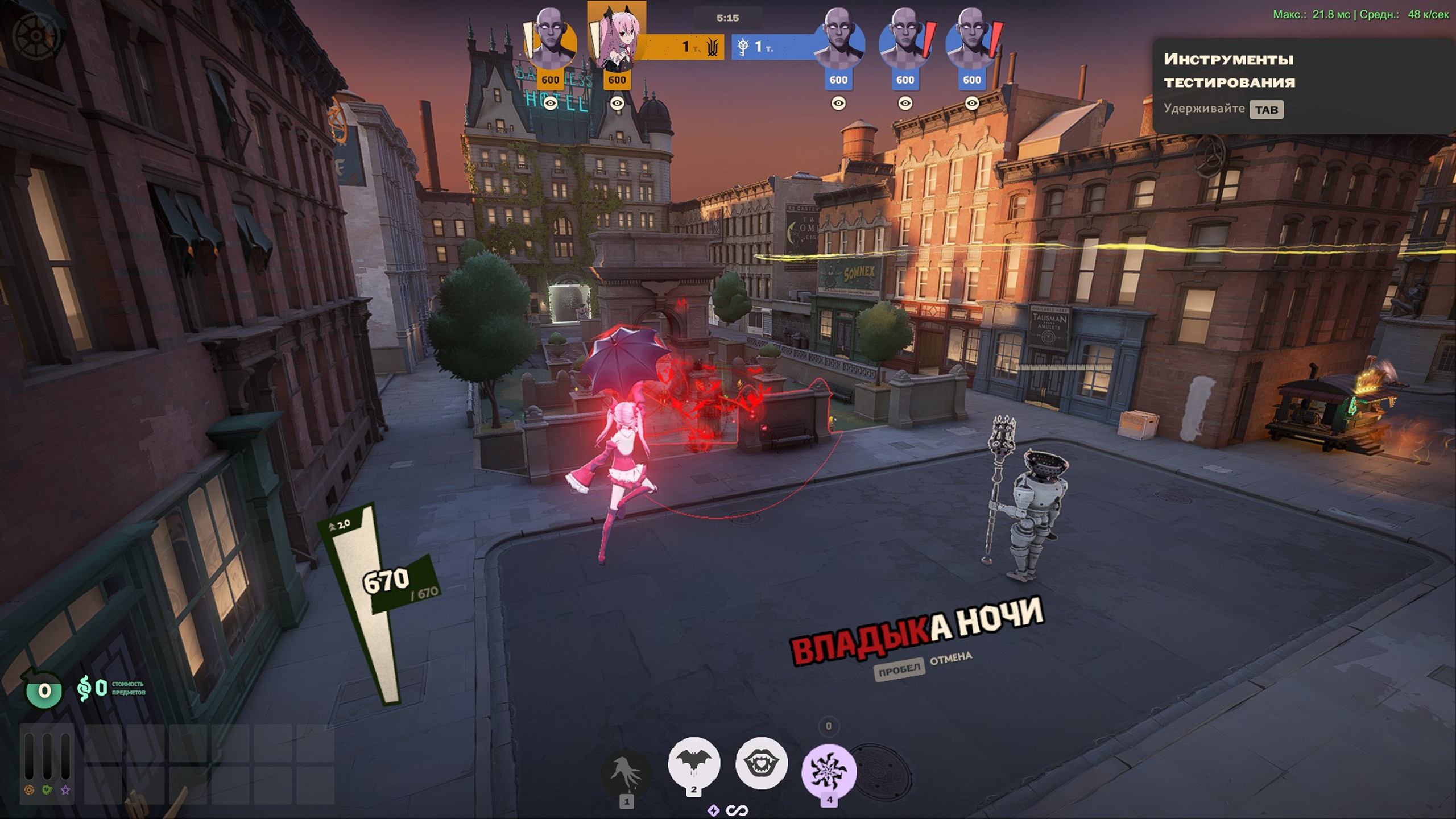This screenshot has height=819, width=1456.
Task: Activate the bat ability icon
Action: coord(694,762)
